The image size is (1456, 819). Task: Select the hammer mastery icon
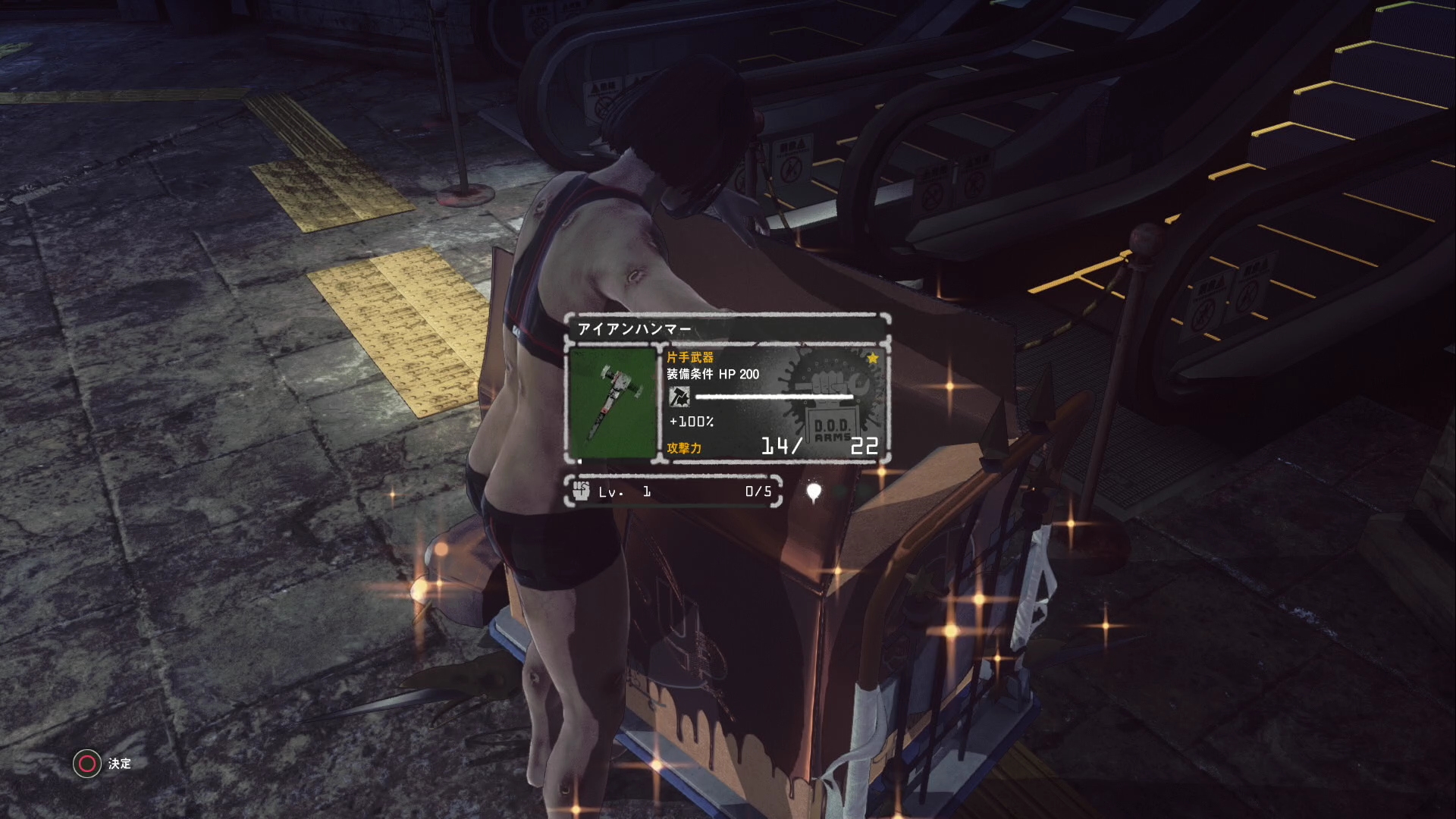click(x=679, y=396)
